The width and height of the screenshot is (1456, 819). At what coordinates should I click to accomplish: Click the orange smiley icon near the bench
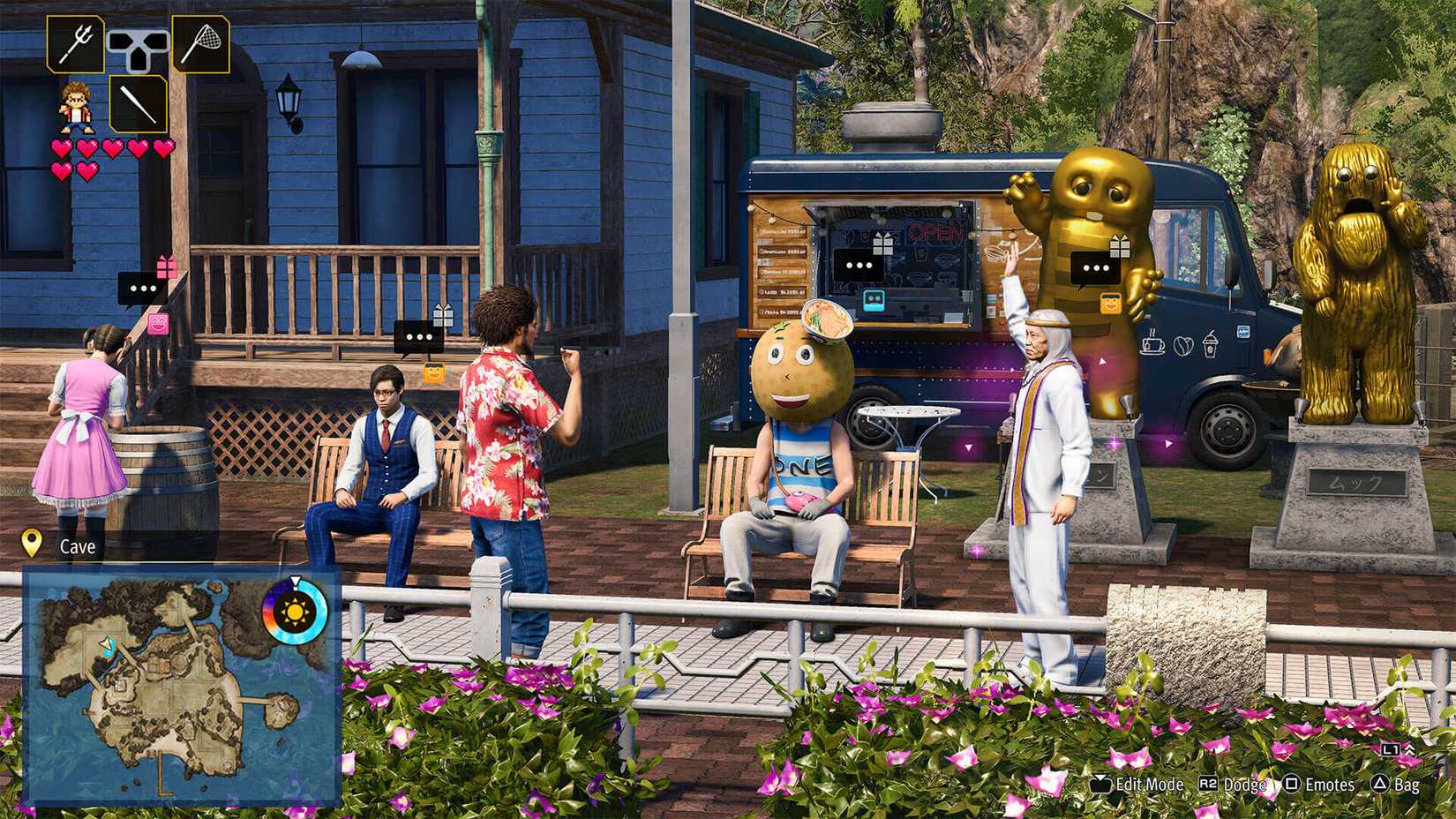pos(433,372)
